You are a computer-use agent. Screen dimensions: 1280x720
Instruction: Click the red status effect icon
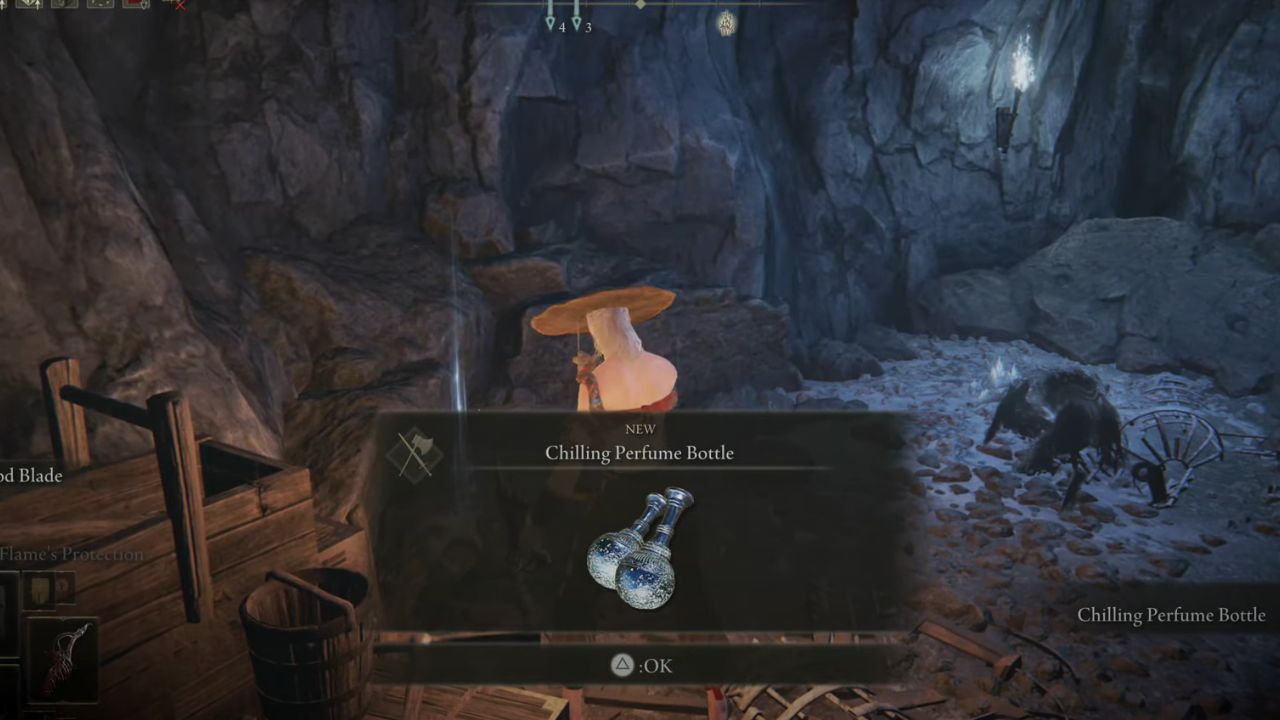[135, 4]
